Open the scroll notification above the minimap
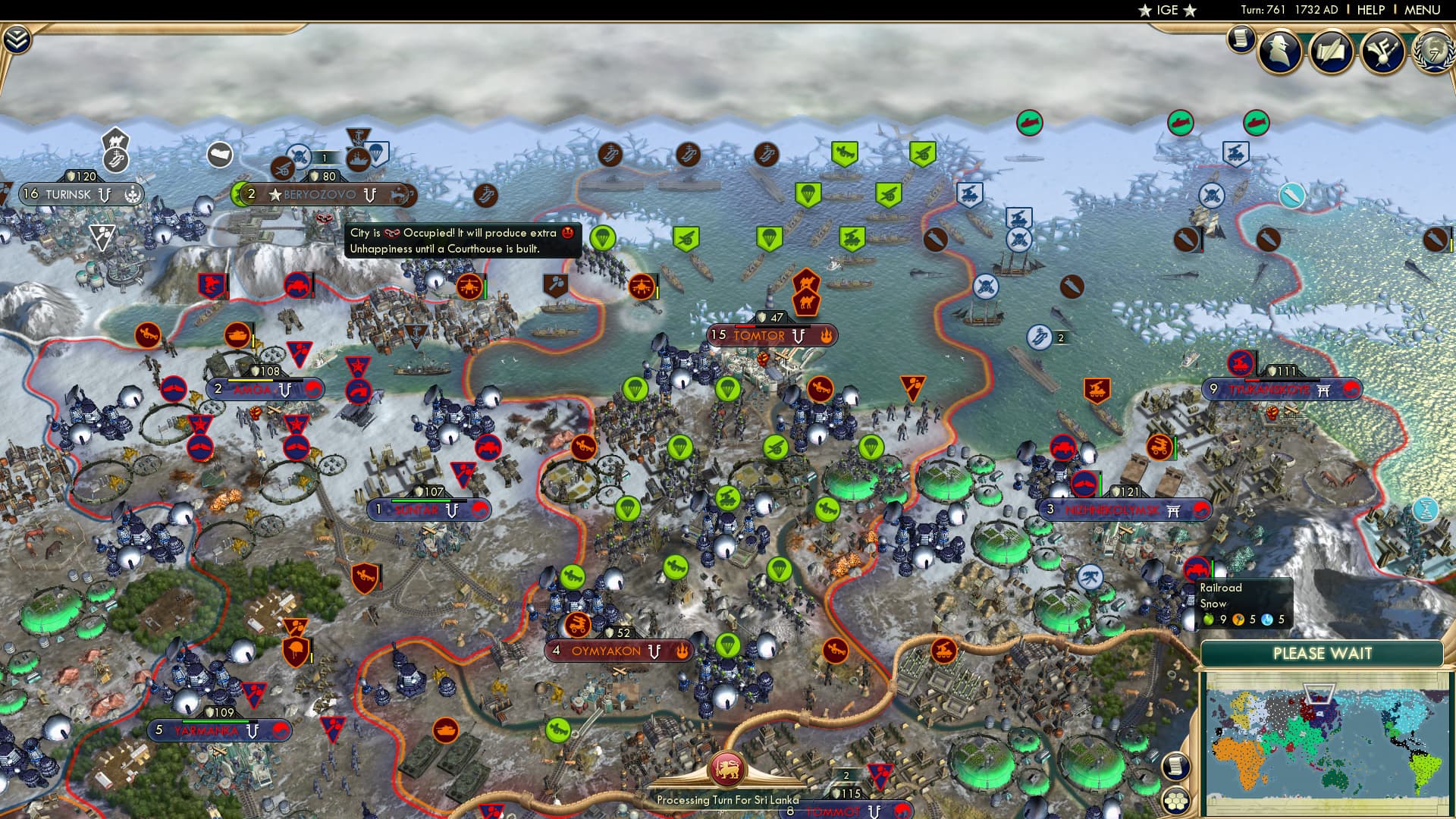Viewport: 1456px width, 819px height. tap(1175, 767)
